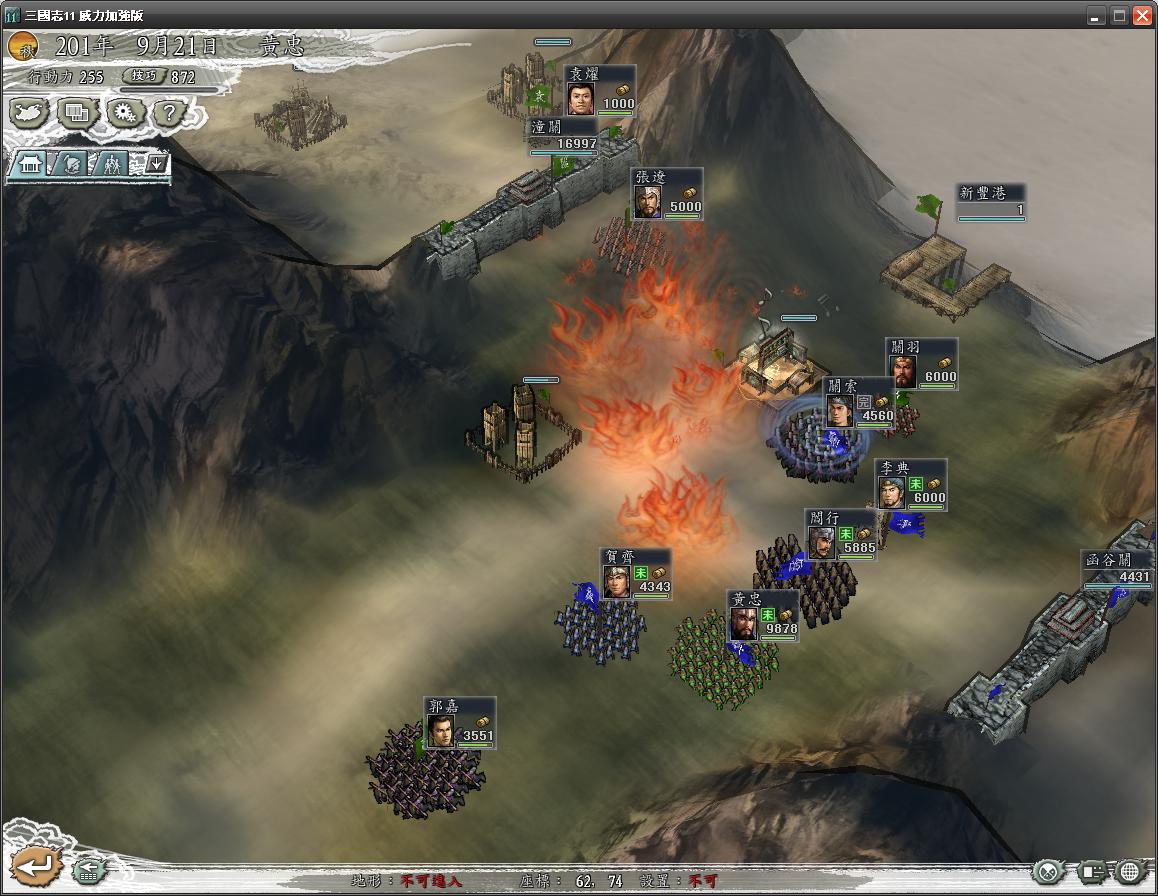Collapse the tab panel with down arrow

click(156, 163)
